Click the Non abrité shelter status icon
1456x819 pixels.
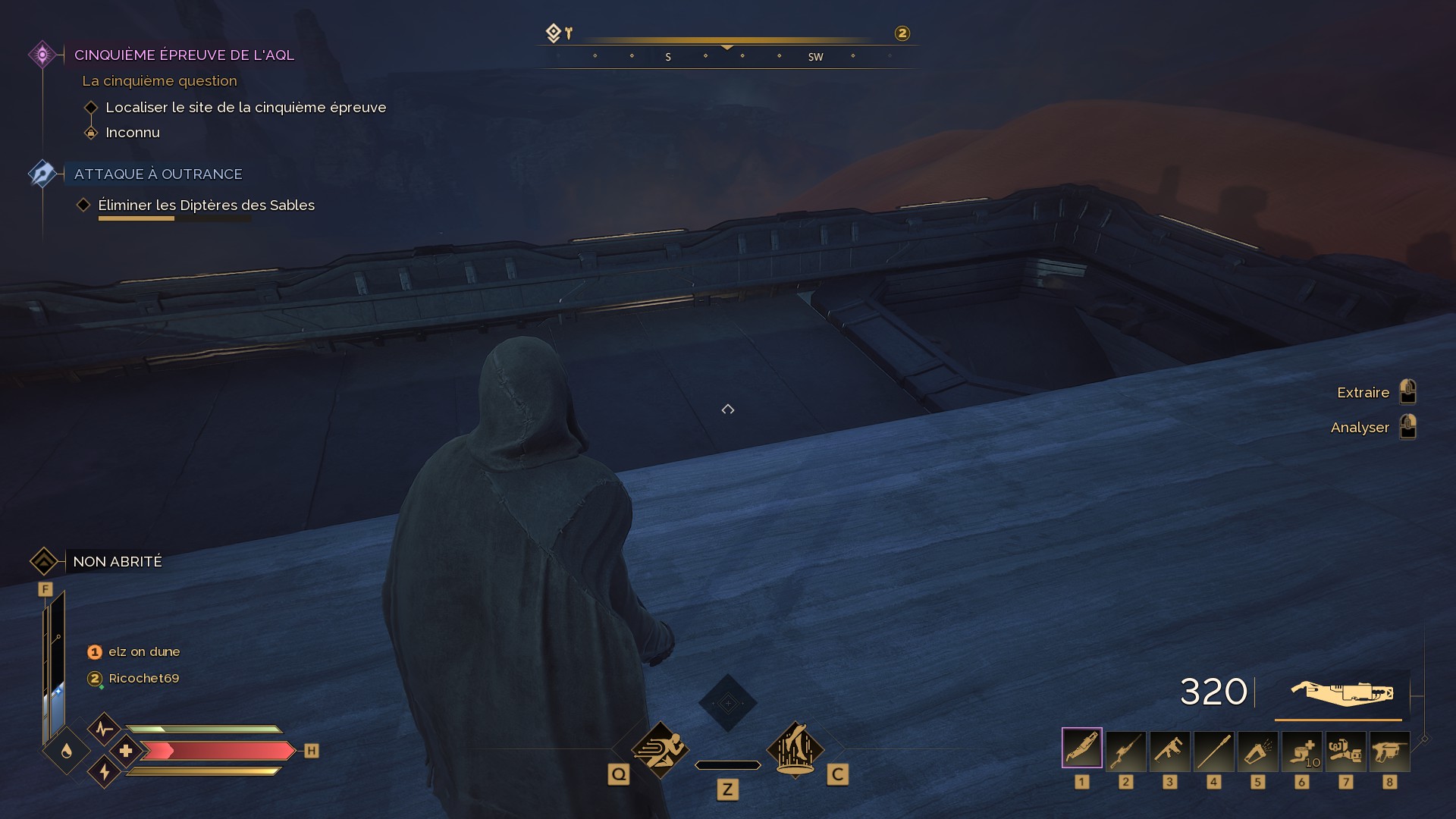tap(44, 561)
